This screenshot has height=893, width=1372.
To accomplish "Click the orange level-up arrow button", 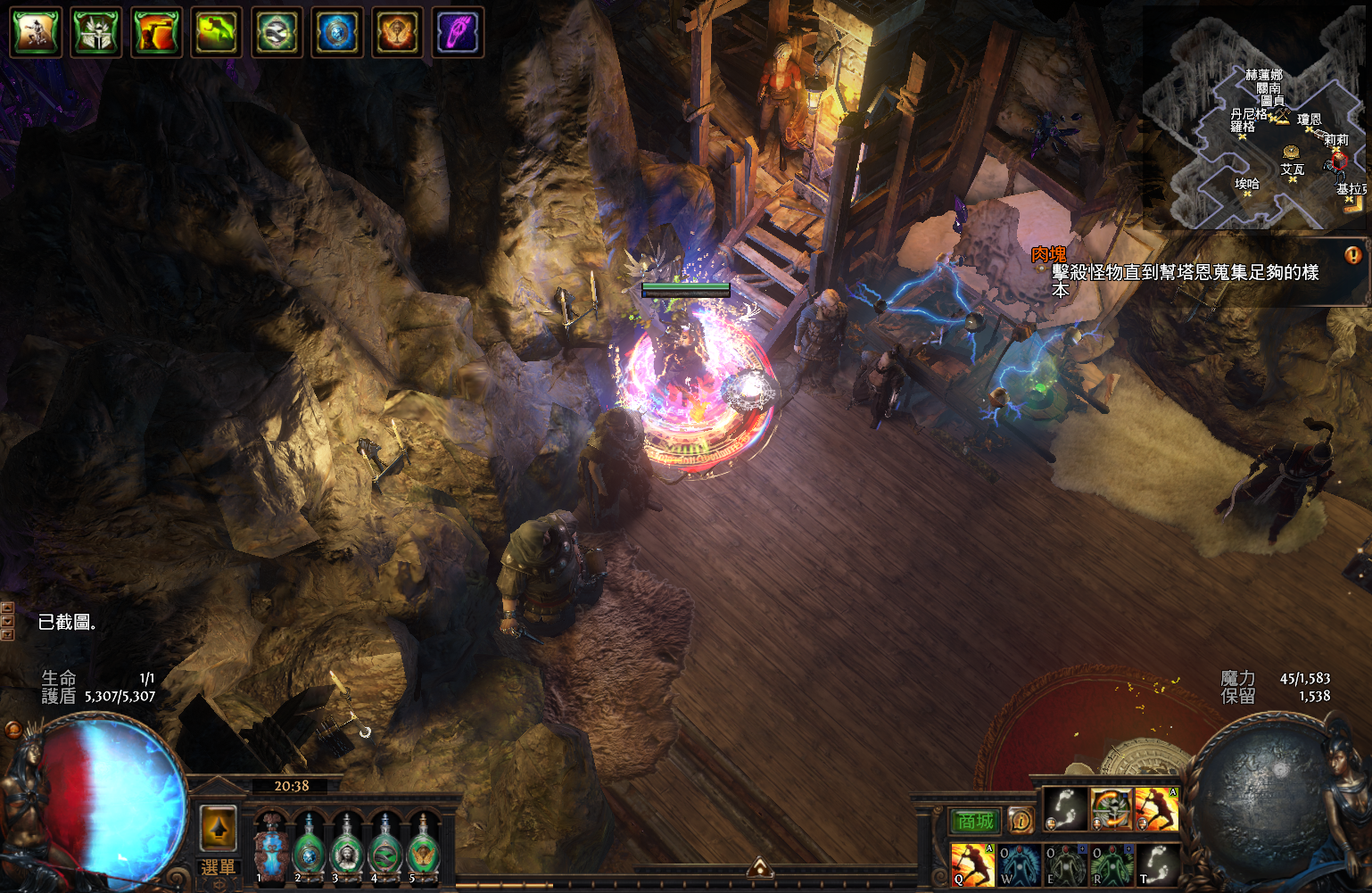I will coord(218,828).
